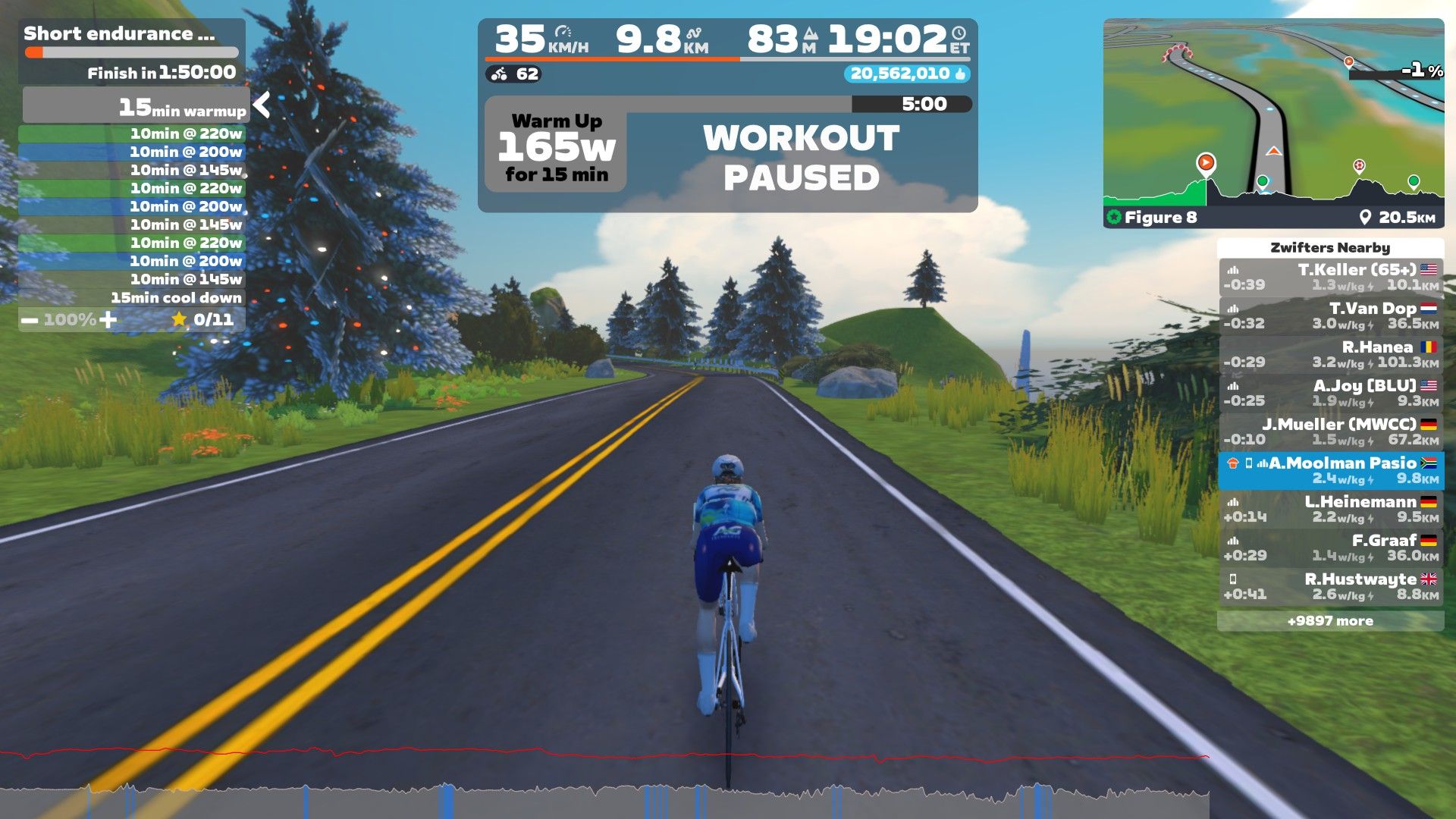This screenshot has width=1456, height=819.
Task: Open the Figure 8 route minimap
Action: pyautogui.click(x=1272, y=123)
